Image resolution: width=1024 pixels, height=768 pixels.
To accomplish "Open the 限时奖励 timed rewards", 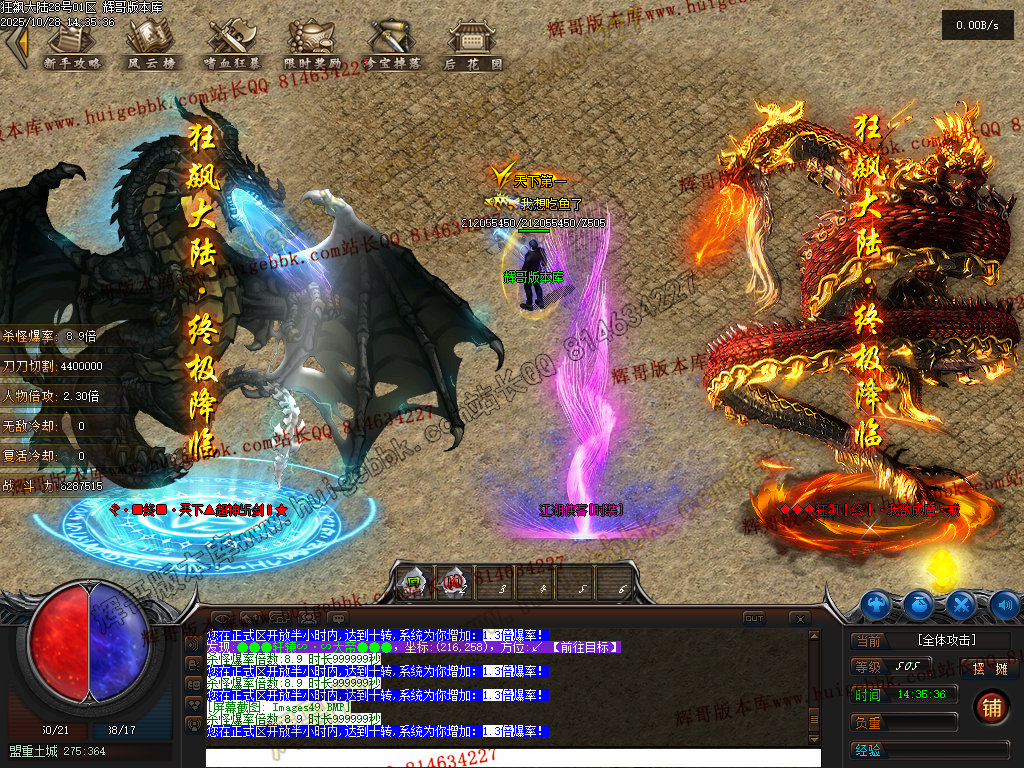I will click(x=312, y=45).
